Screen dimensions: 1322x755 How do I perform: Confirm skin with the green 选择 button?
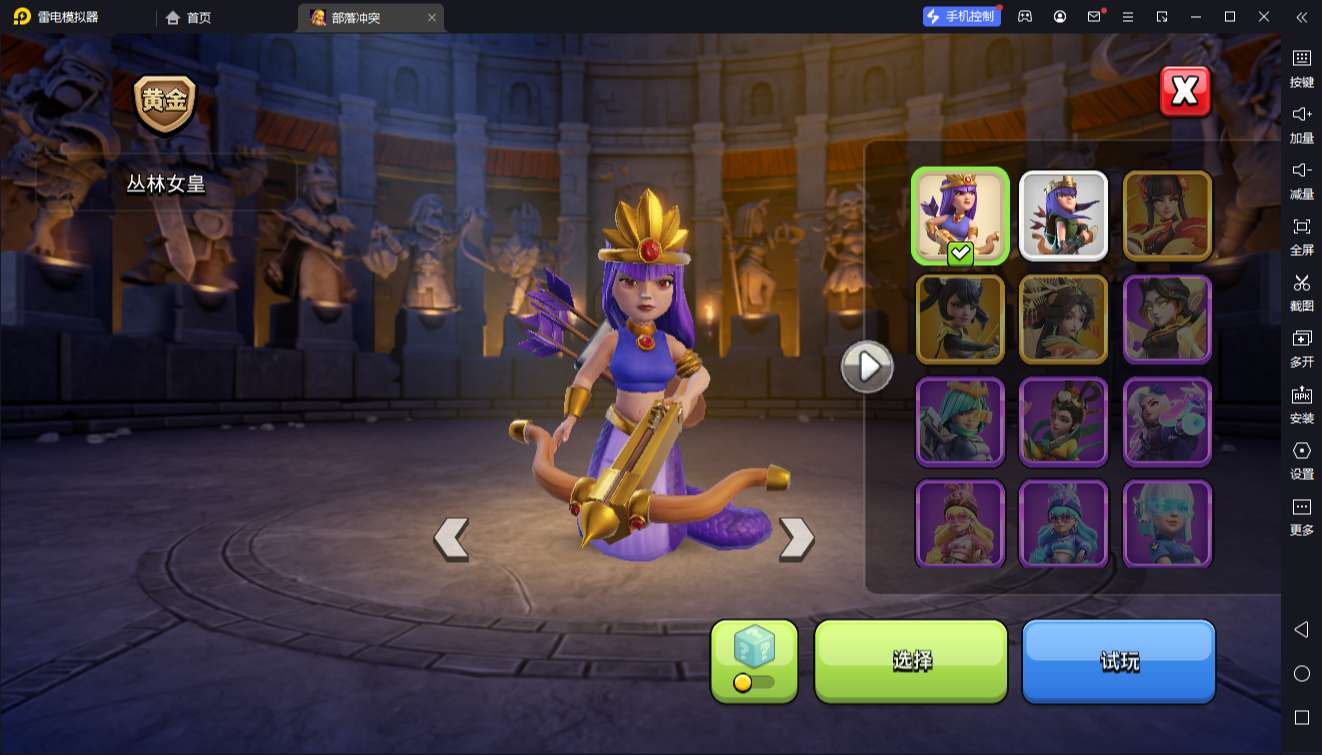pos(911,660)
